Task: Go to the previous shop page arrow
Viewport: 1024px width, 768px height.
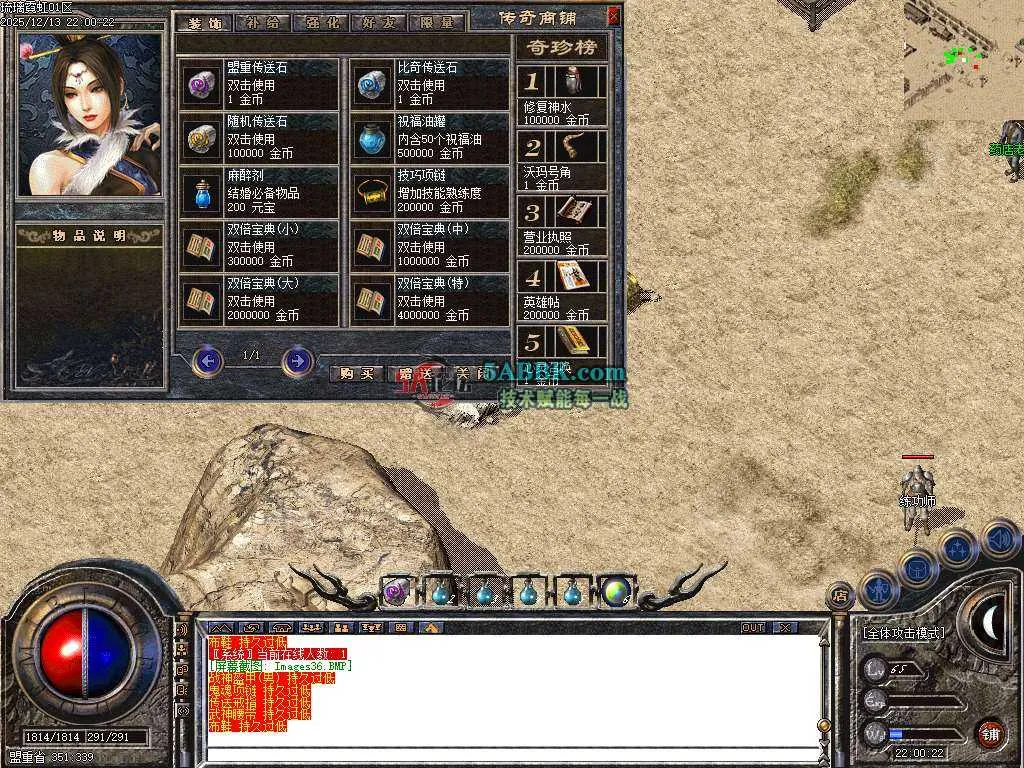Action: click(207, 360)
